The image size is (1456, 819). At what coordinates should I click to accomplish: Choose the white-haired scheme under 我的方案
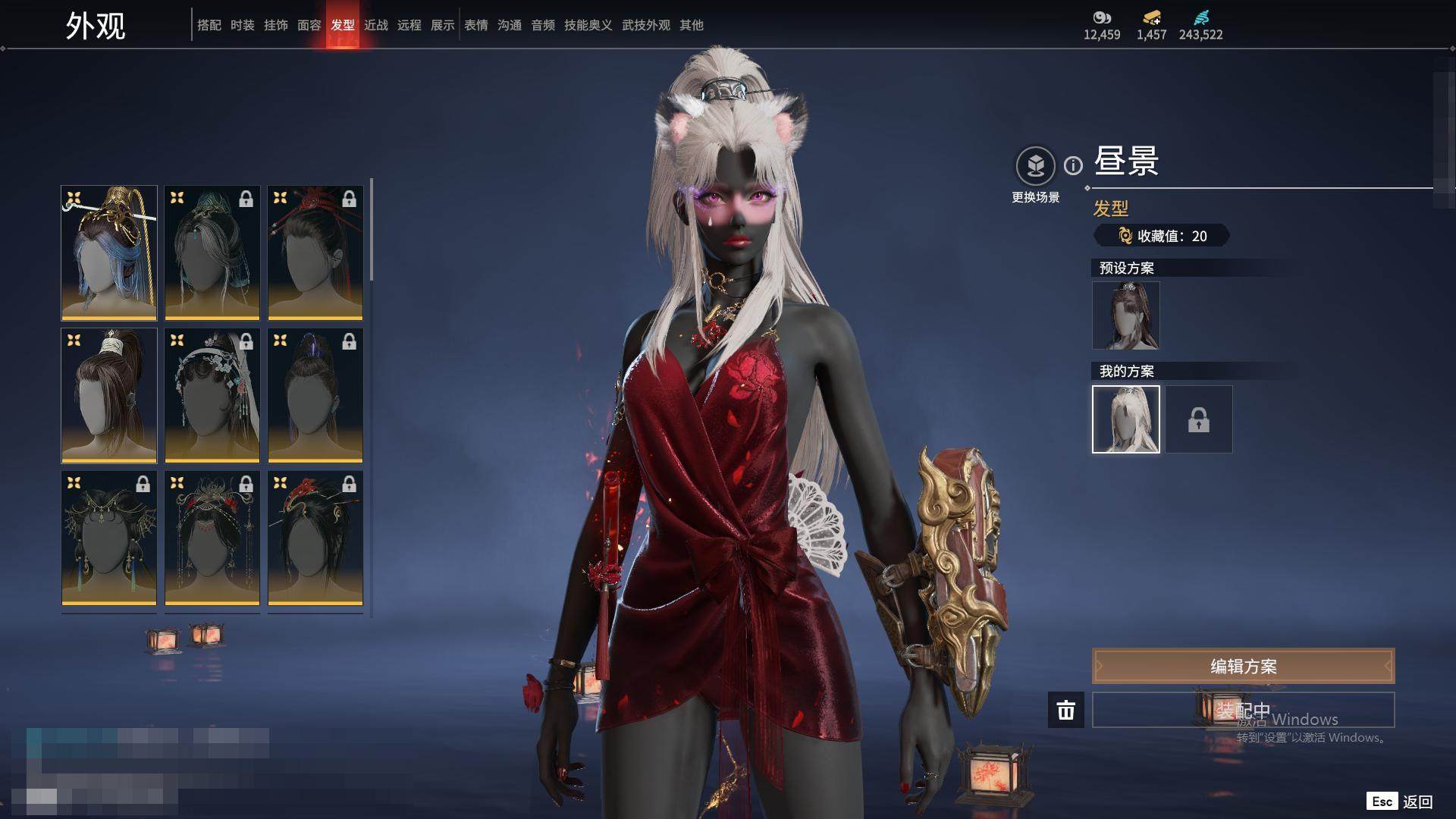1125,419
